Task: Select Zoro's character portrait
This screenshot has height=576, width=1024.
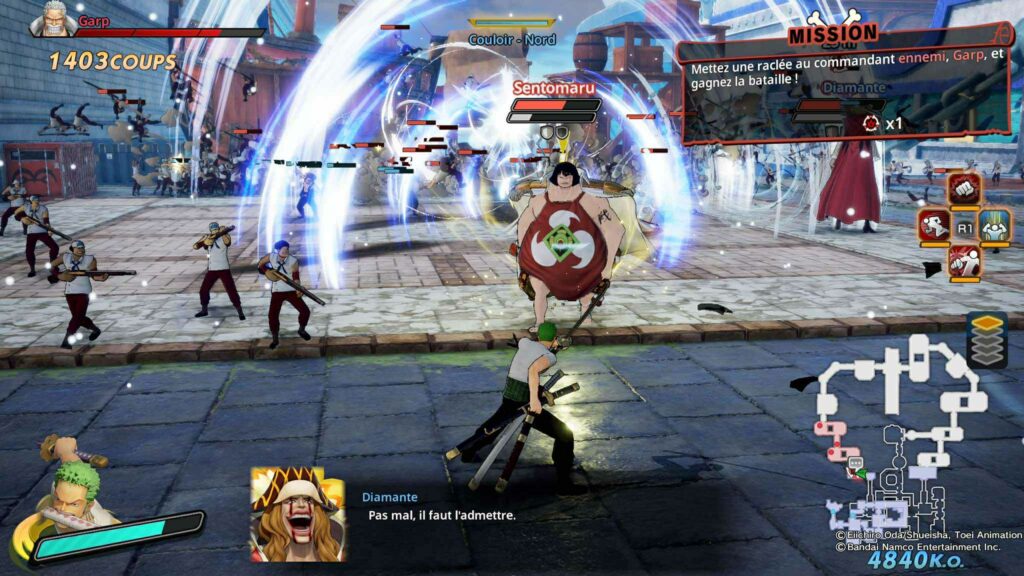Action: pyautogui.click(x=72, y=495)
